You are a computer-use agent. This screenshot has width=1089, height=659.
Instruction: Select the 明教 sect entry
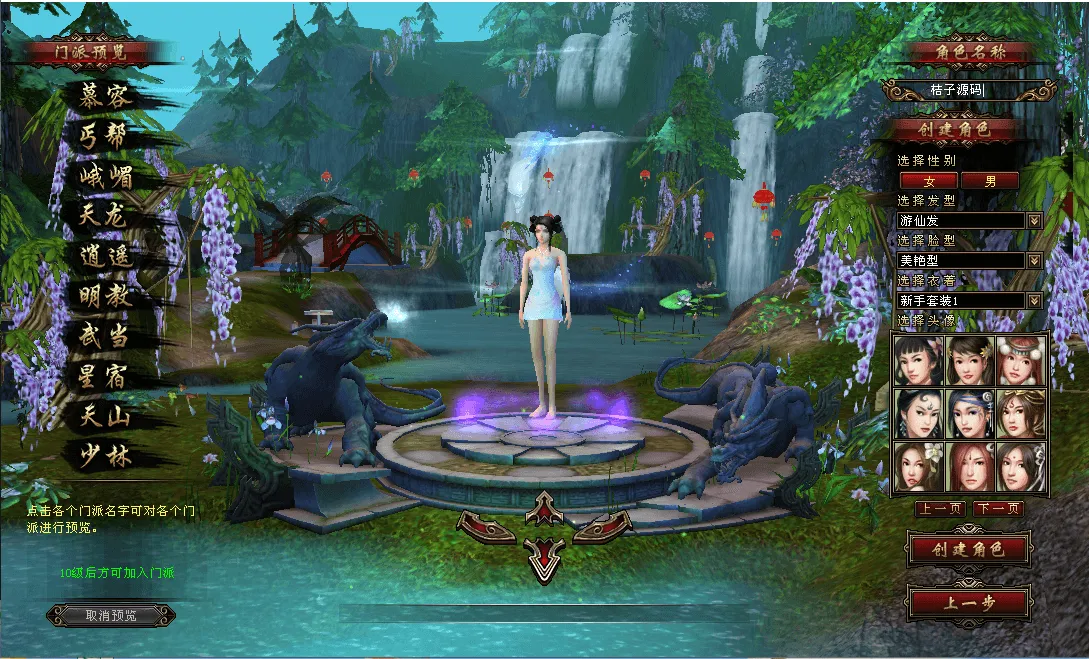click(x=106, y=295)
